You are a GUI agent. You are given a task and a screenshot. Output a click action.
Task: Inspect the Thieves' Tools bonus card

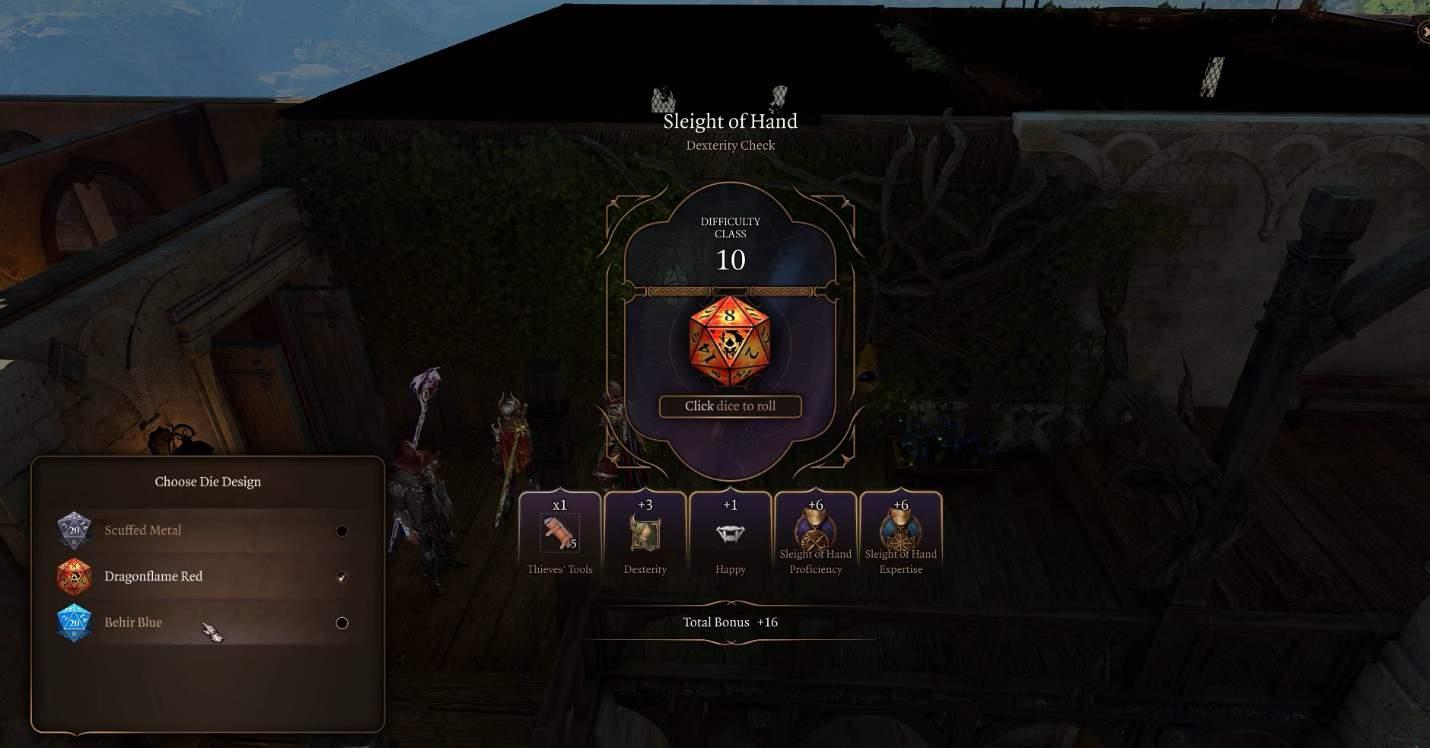(560, 537)
